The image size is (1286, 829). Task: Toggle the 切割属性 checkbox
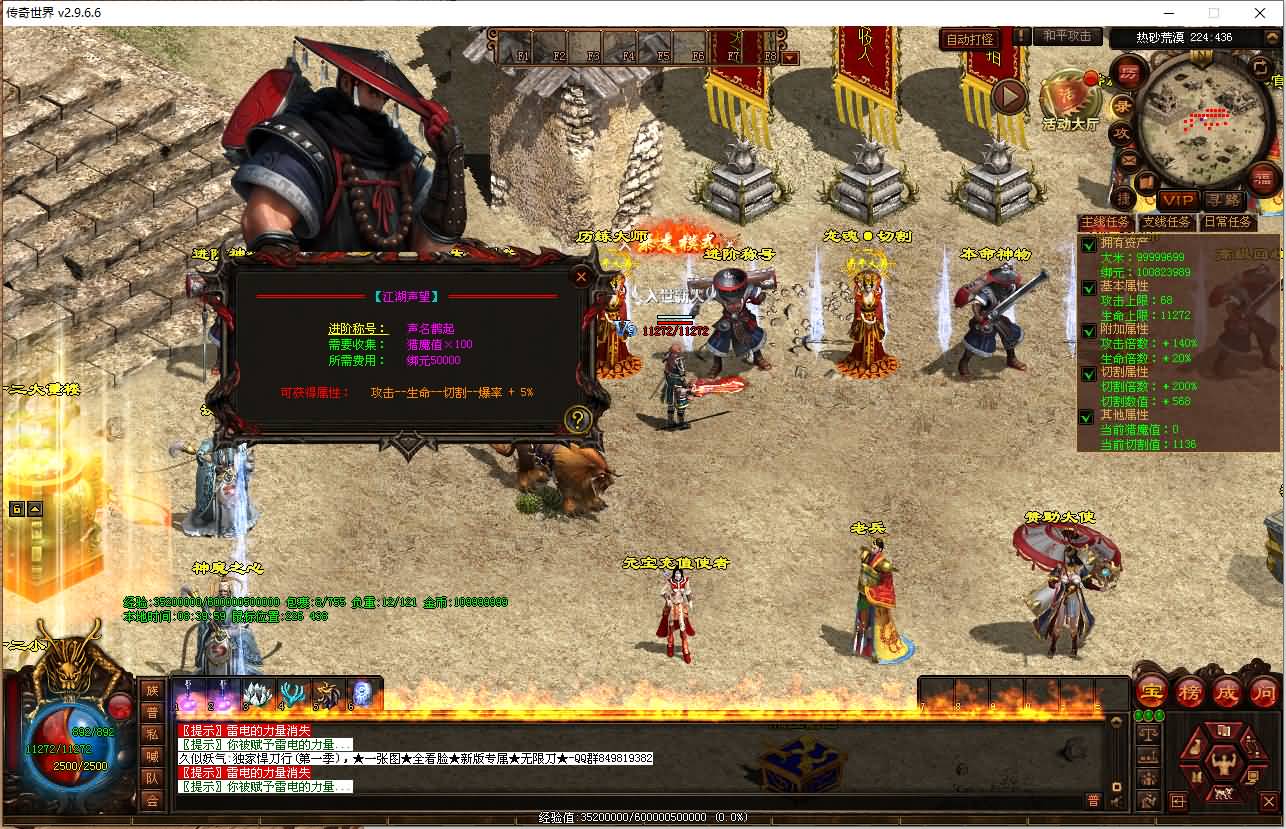tap(1089, 374)
